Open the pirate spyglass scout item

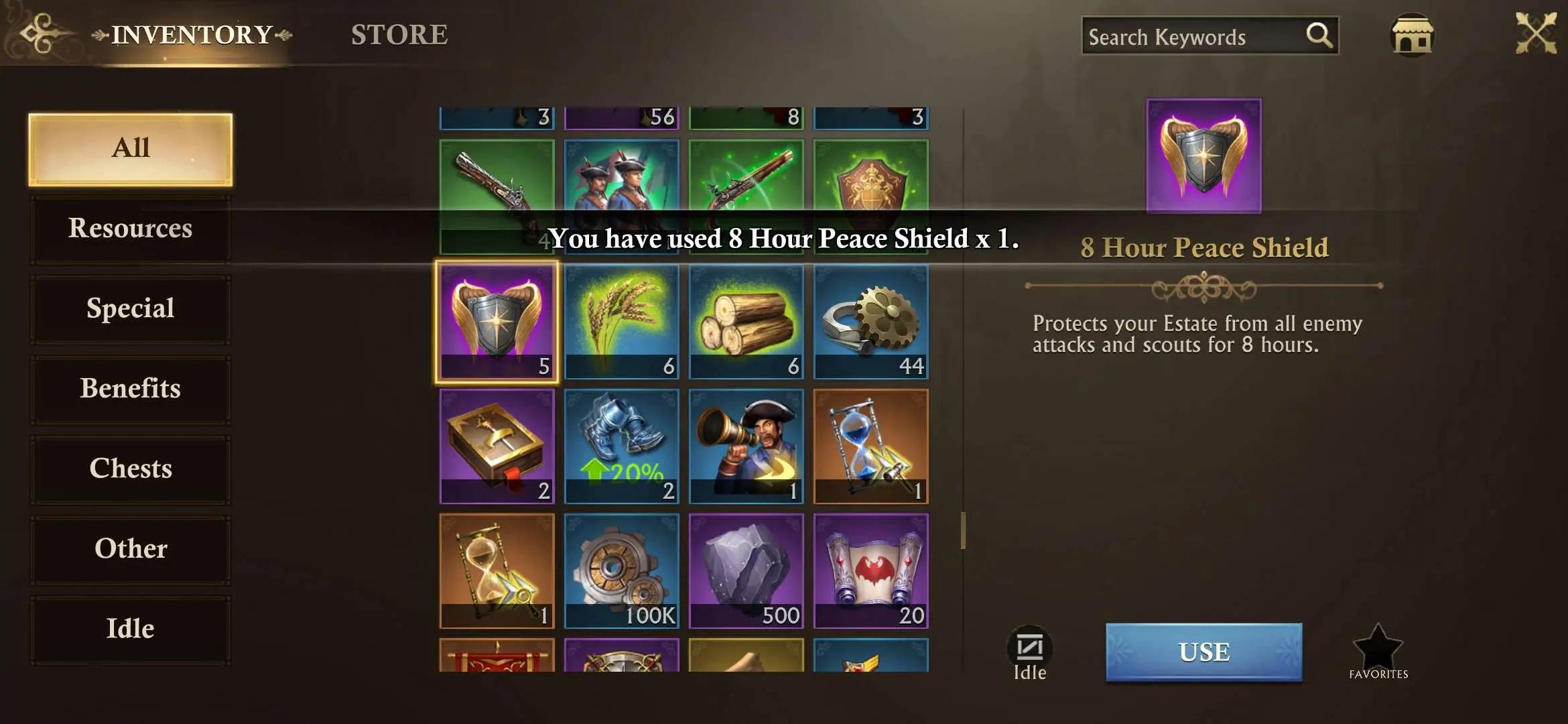tap(746, 446)
